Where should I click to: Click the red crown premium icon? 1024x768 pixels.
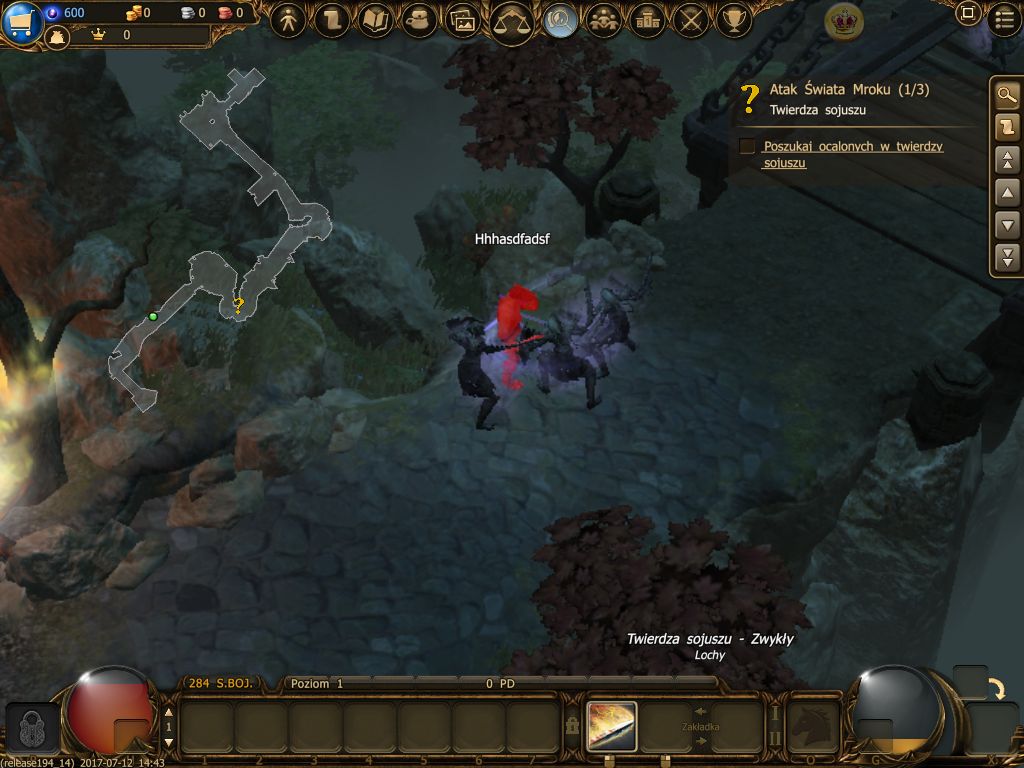[845, 20]
